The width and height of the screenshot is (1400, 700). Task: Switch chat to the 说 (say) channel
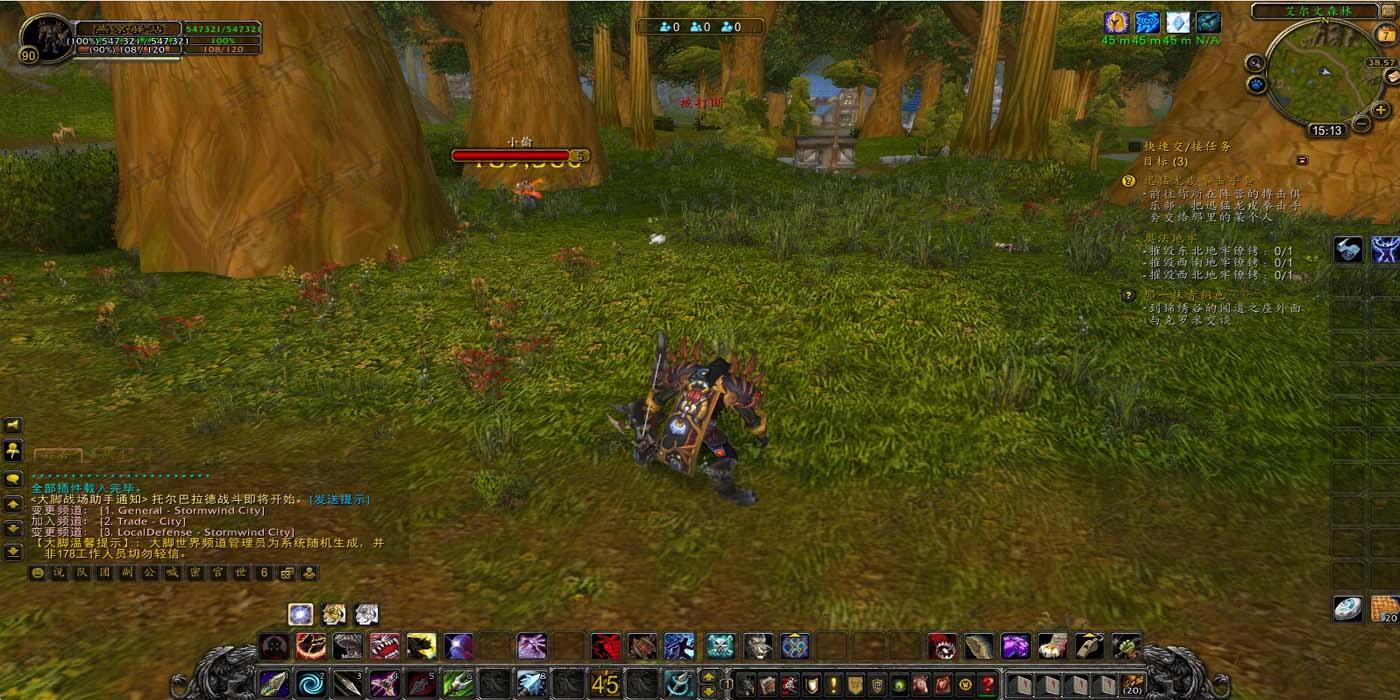[58, 573]
